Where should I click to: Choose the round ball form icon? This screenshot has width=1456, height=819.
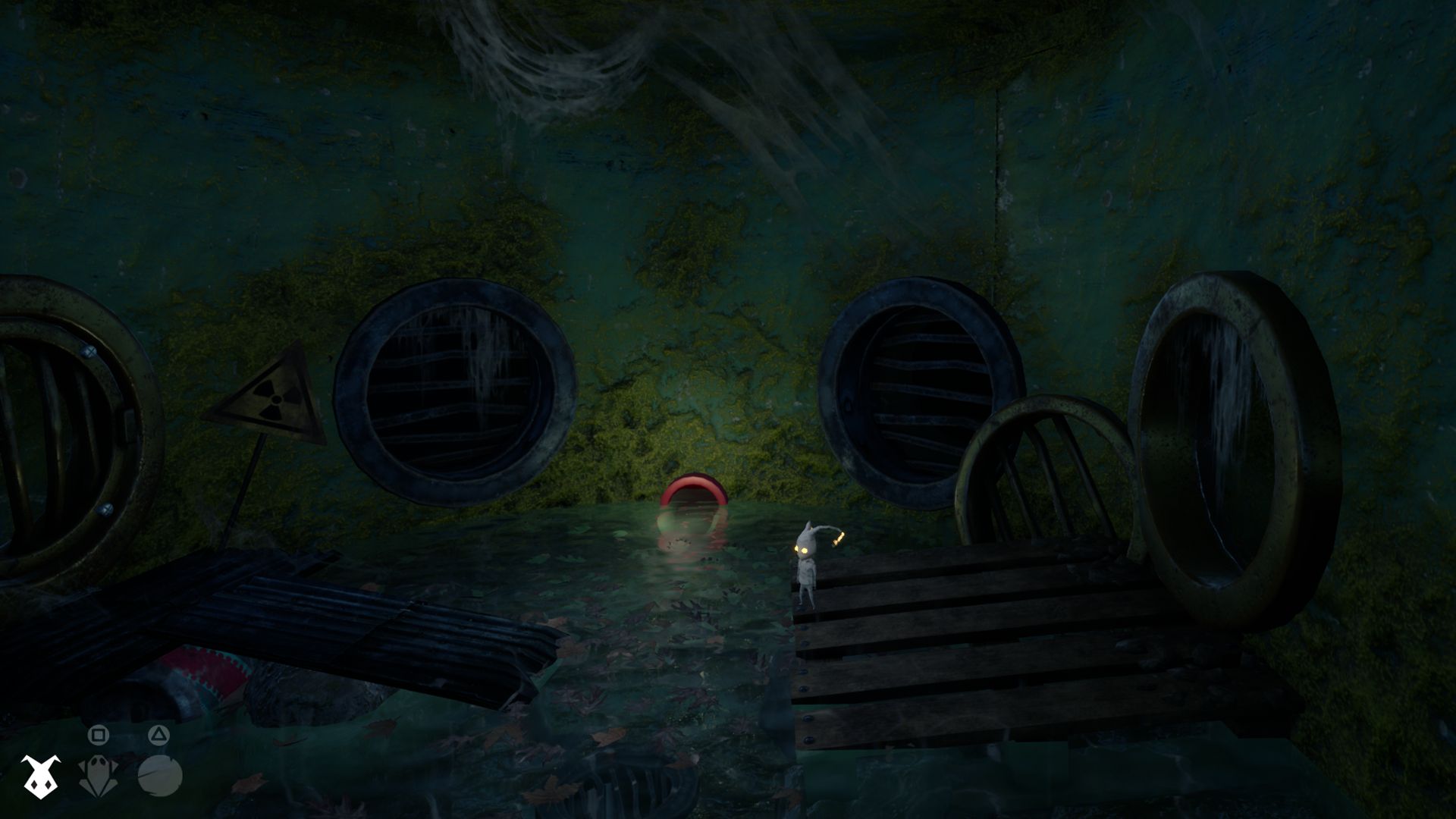click(160, 776)
